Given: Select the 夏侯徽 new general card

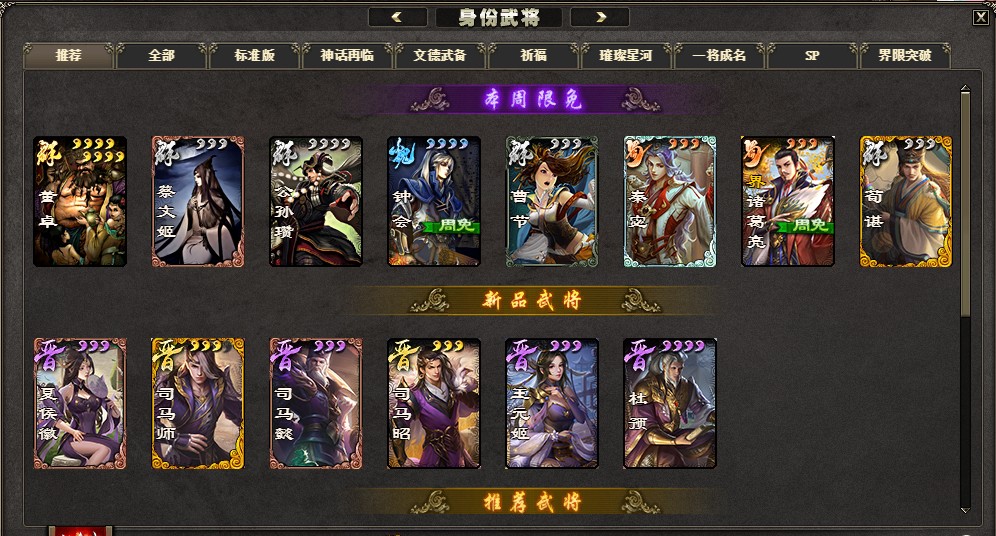Looking at the screenshot, I should tap(80, 403).
